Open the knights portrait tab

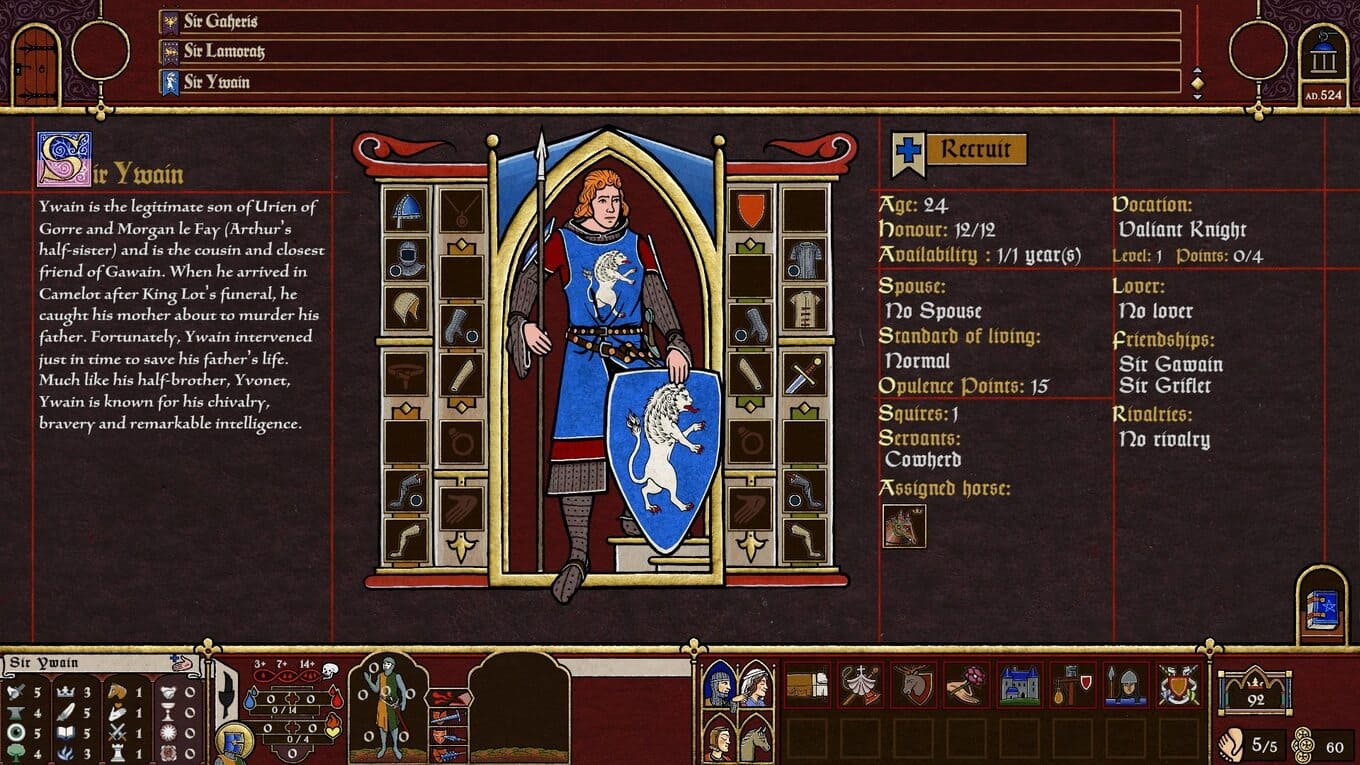tap(719, 684)
